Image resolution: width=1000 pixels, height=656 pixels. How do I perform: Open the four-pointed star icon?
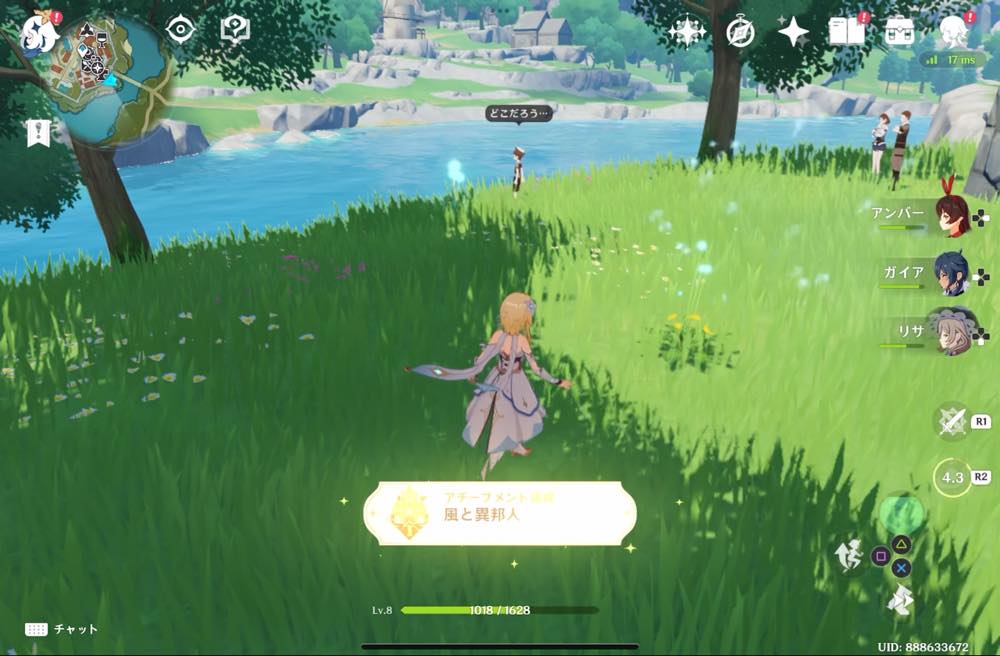(793, 32)
